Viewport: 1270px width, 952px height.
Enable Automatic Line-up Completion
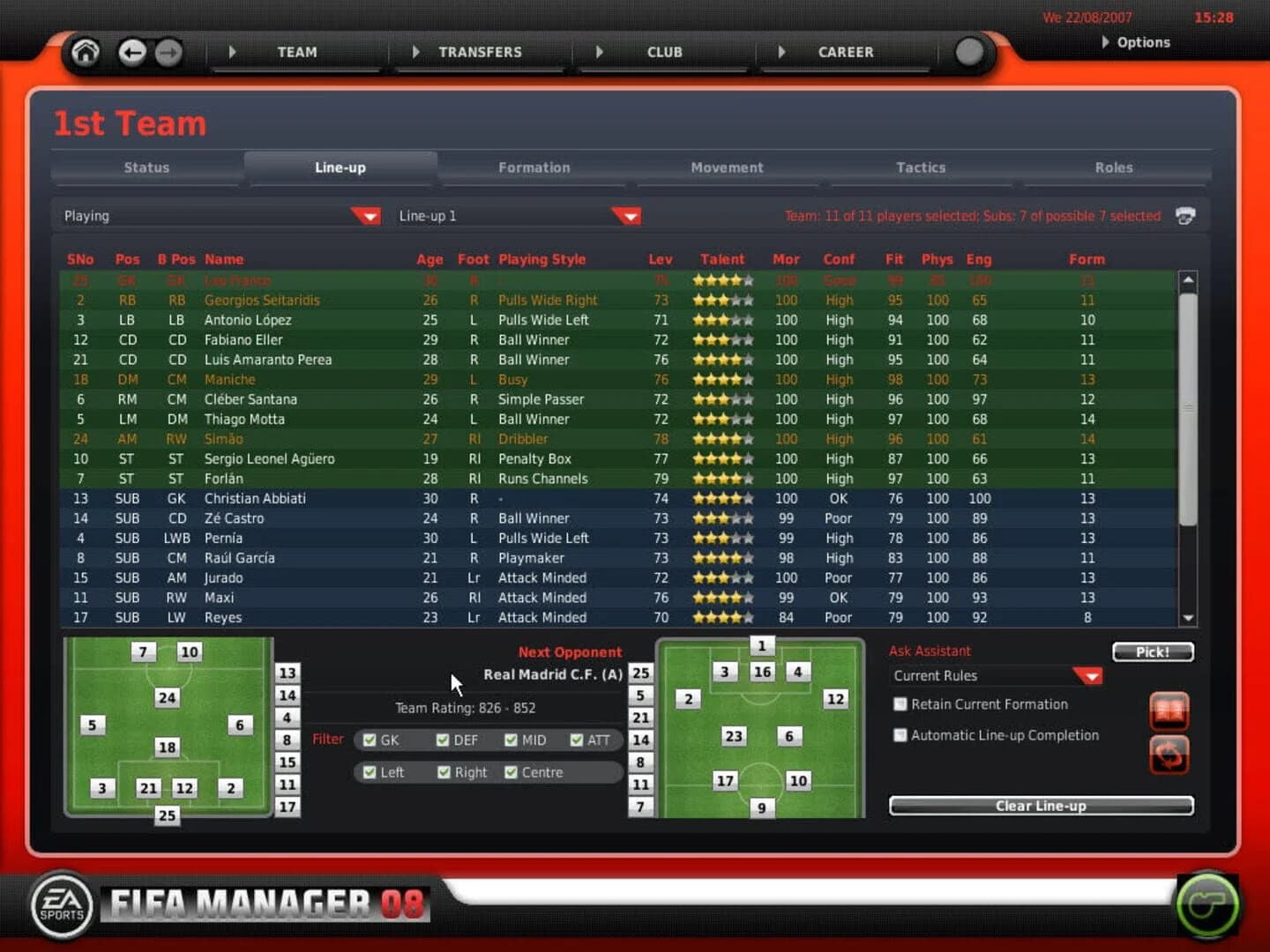tap(900, 734)
